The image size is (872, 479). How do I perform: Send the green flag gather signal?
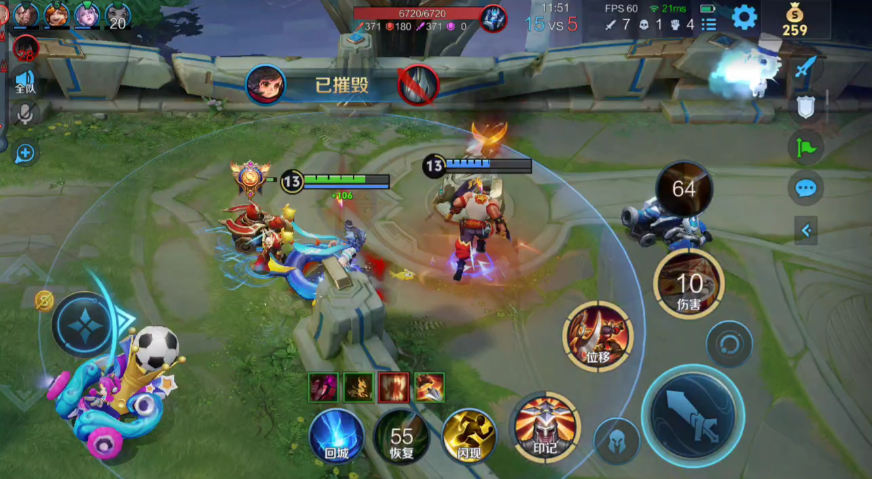(x=806, y=148)
